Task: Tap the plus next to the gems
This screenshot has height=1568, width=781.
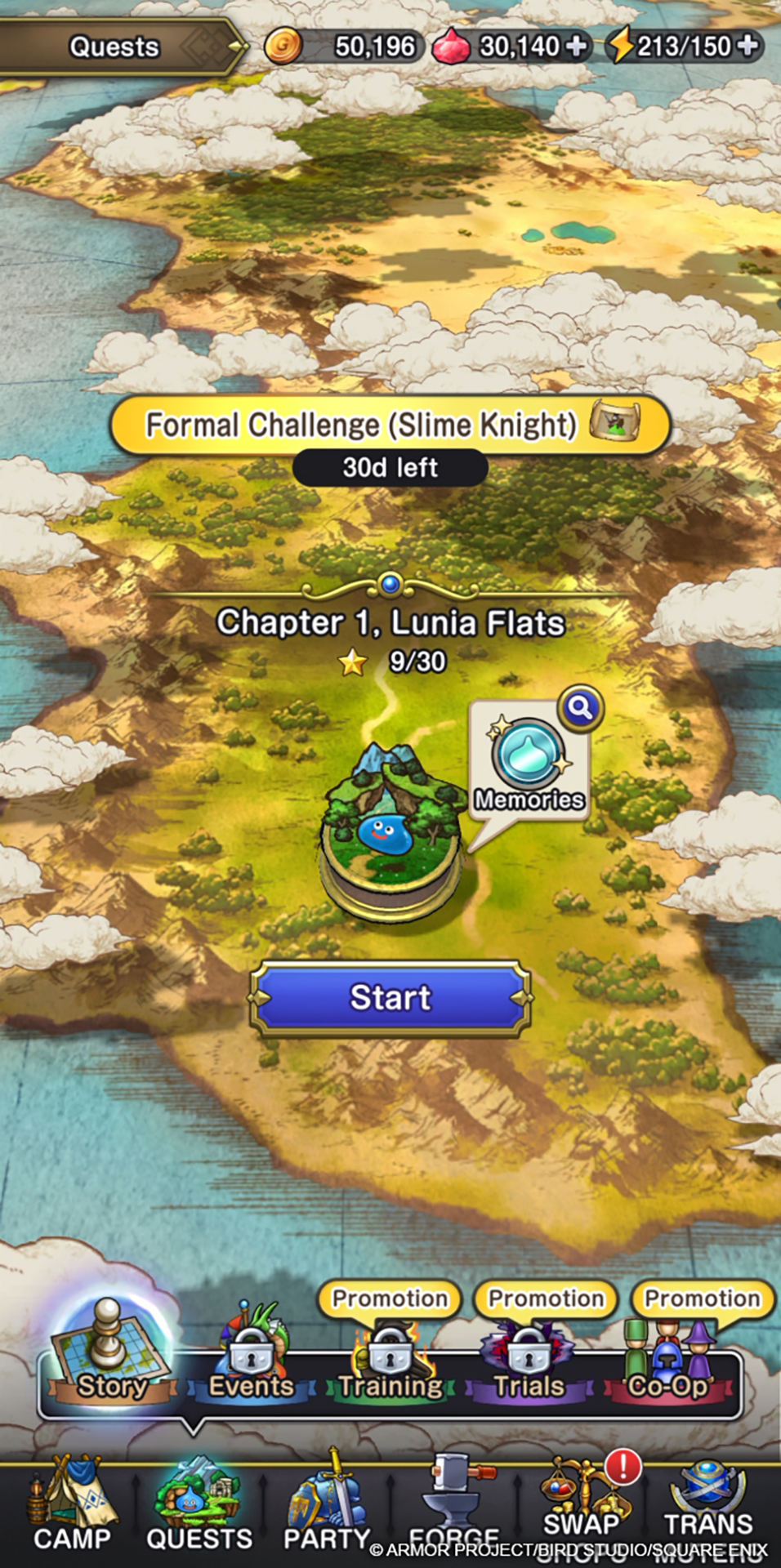Action: click(x=577, y=46)
